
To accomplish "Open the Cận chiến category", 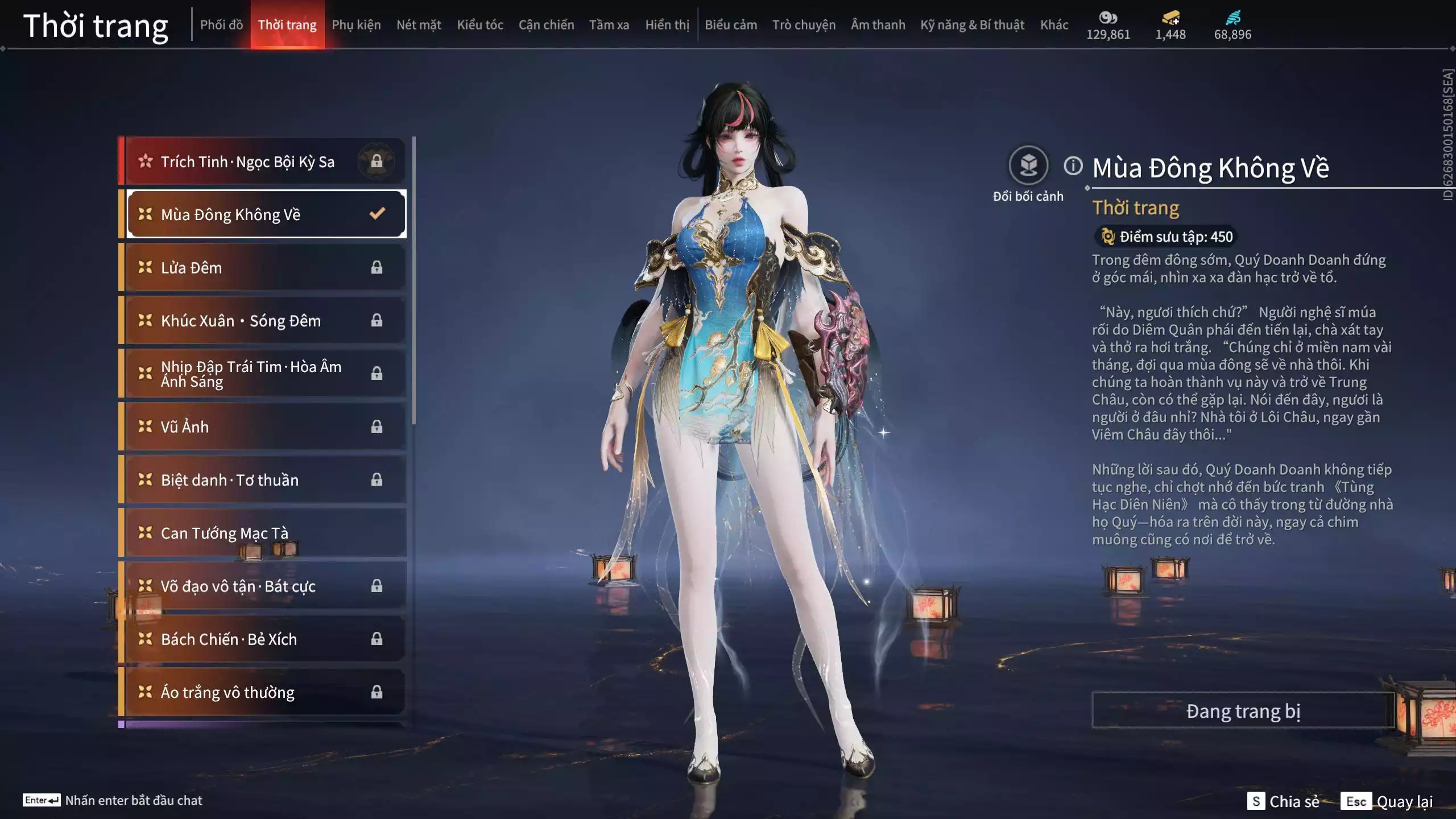I will coord(546,25).
